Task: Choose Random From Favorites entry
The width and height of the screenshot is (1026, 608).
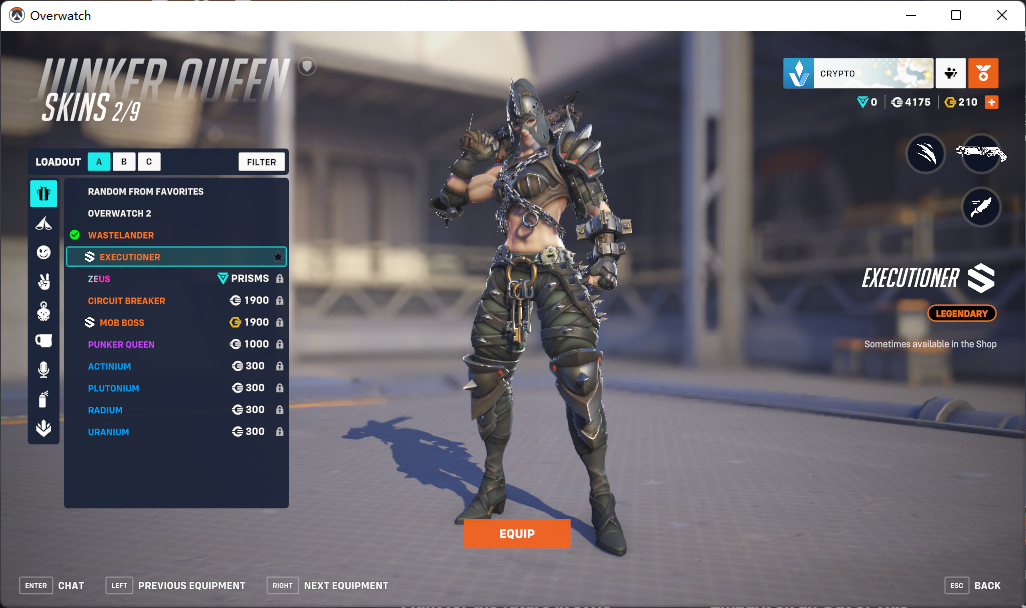Action: click(146, 191)
